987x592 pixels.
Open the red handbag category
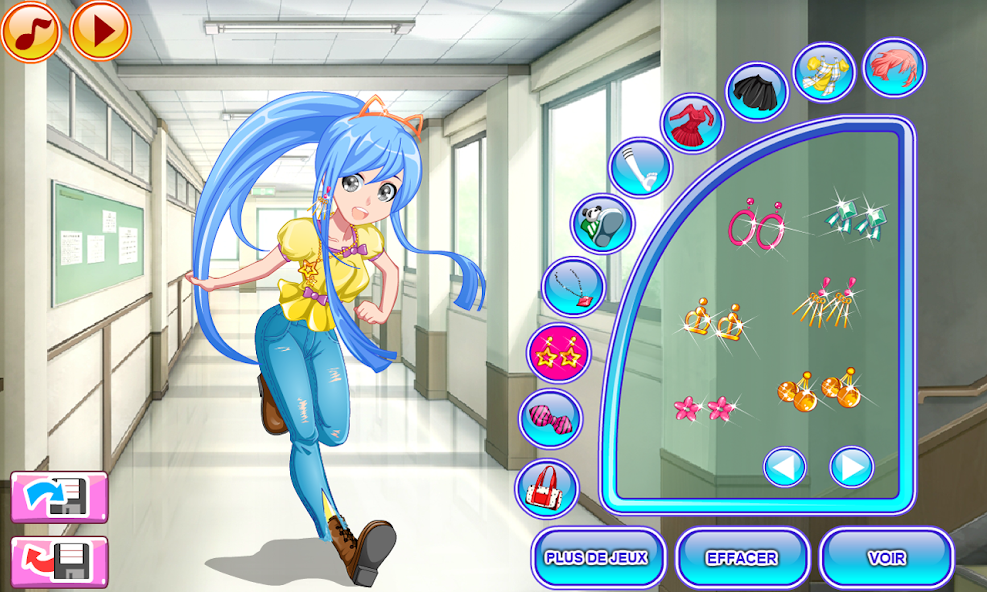click(547, 488)
